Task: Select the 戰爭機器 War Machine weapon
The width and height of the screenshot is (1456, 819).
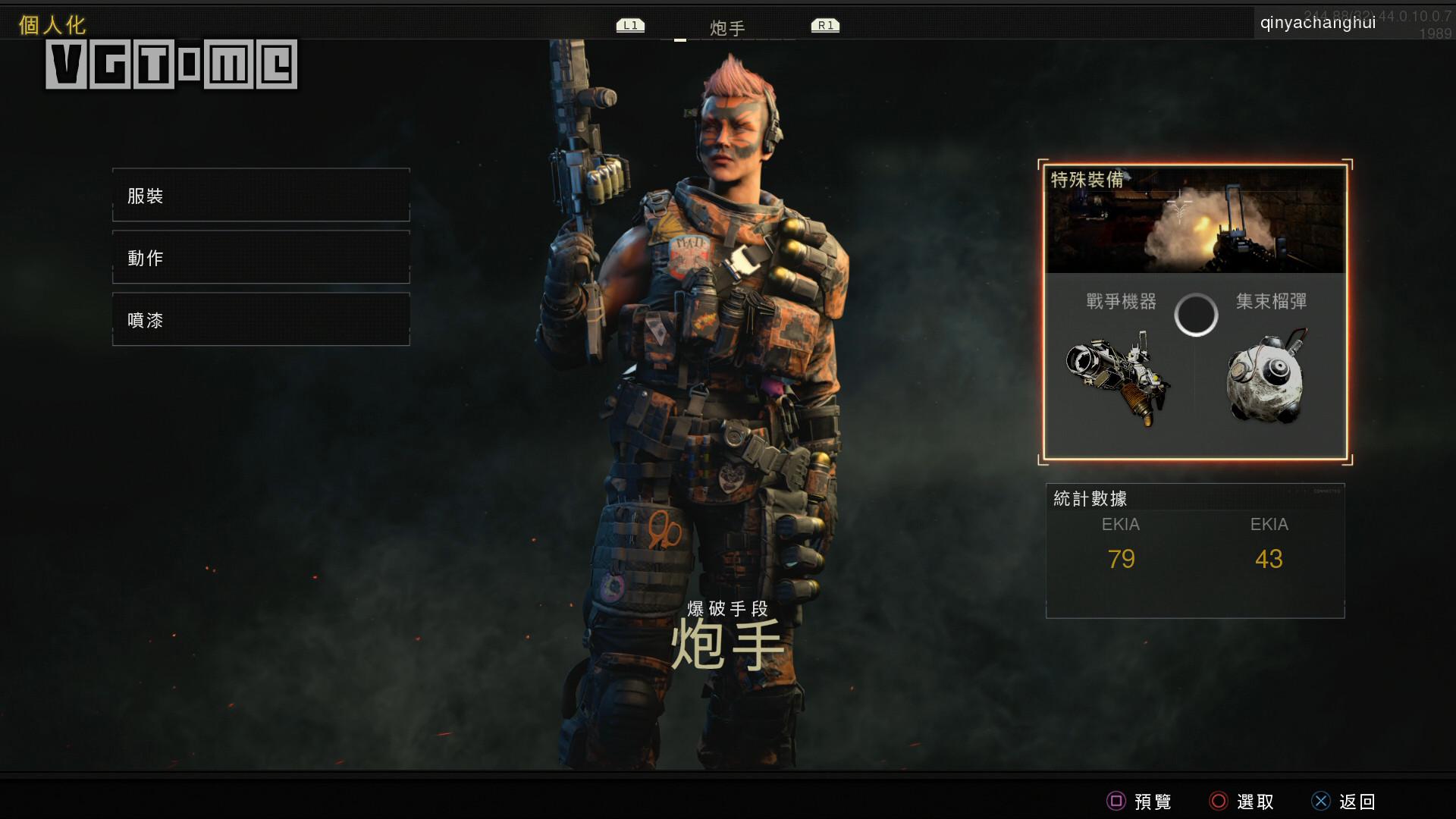Action: (x=1119, y=377)
